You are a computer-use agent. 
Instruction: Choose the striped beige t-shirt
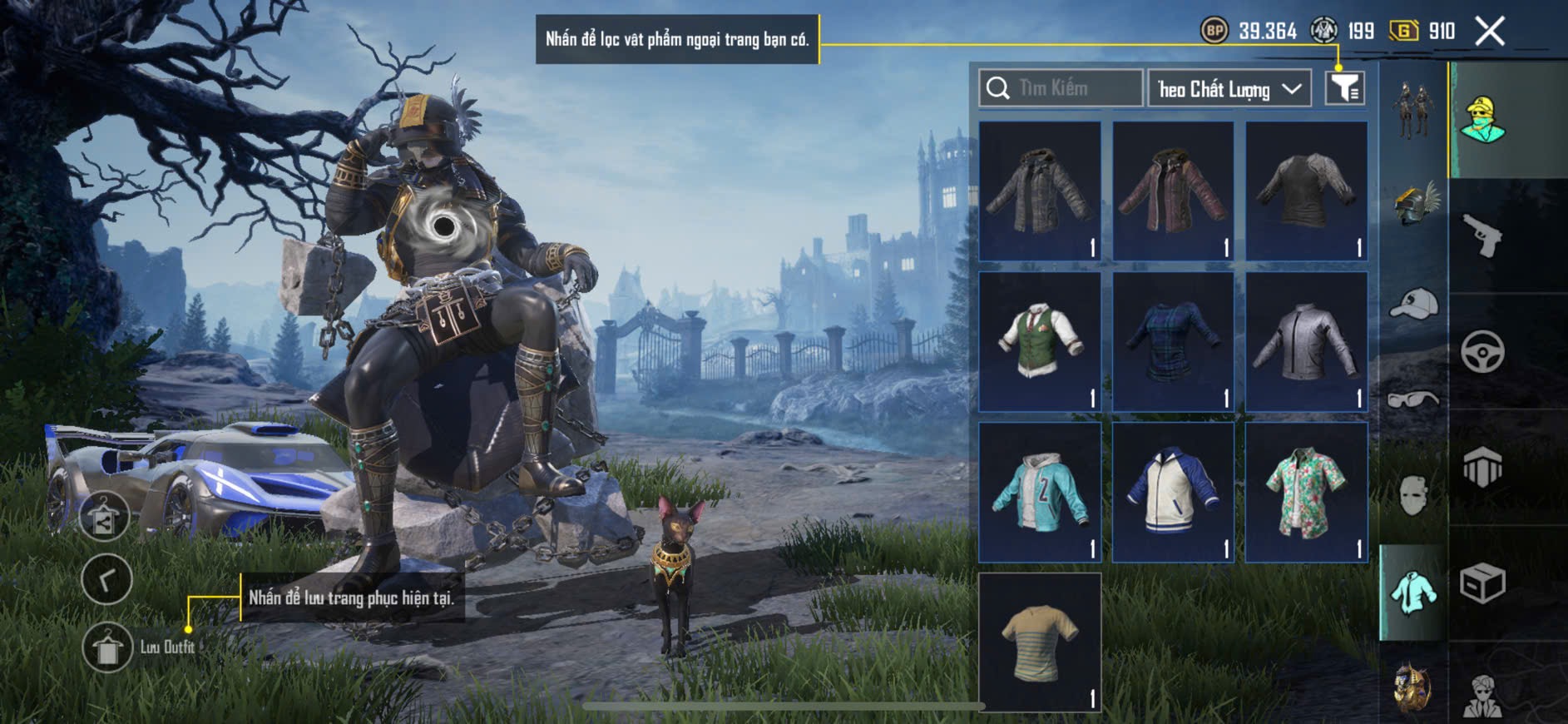[1040, 642]
